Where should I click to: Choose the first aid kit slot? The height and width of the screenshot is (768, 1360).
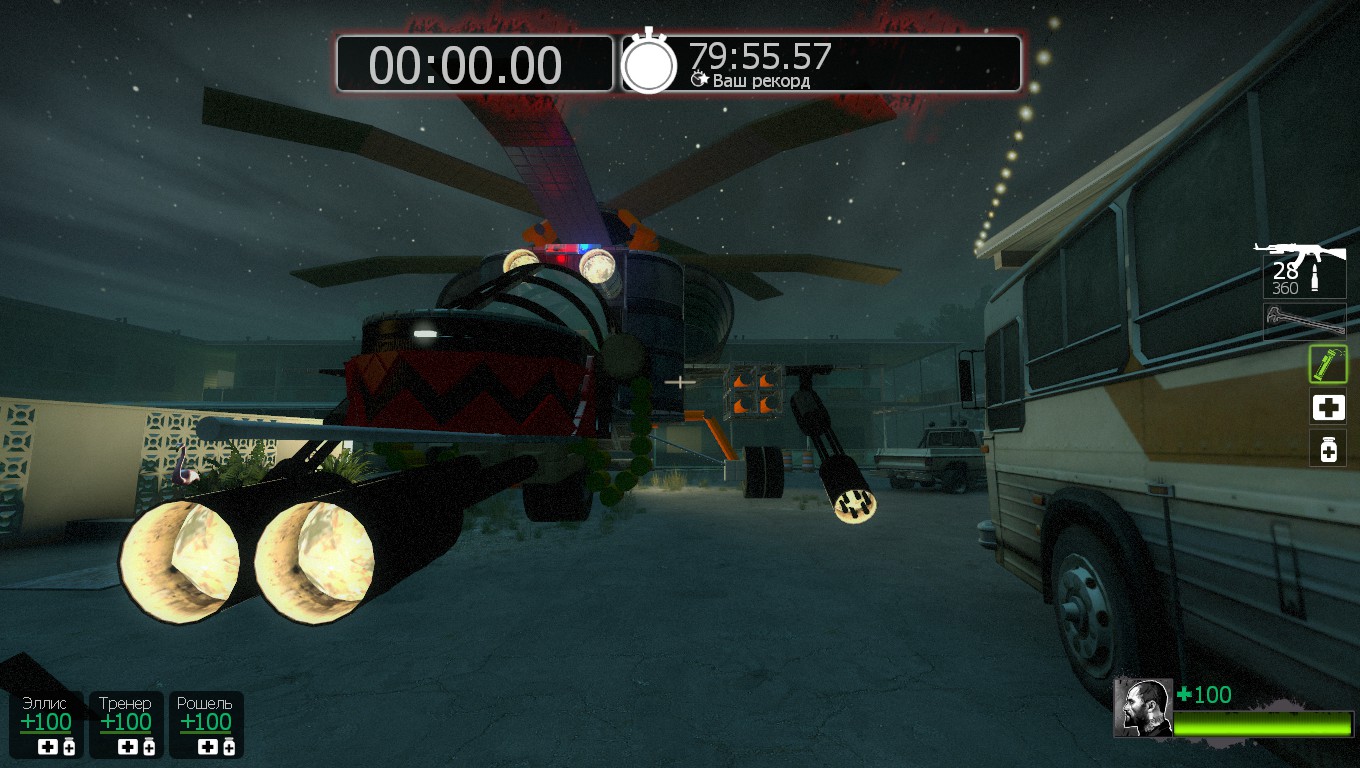(x=1328, y=408)
